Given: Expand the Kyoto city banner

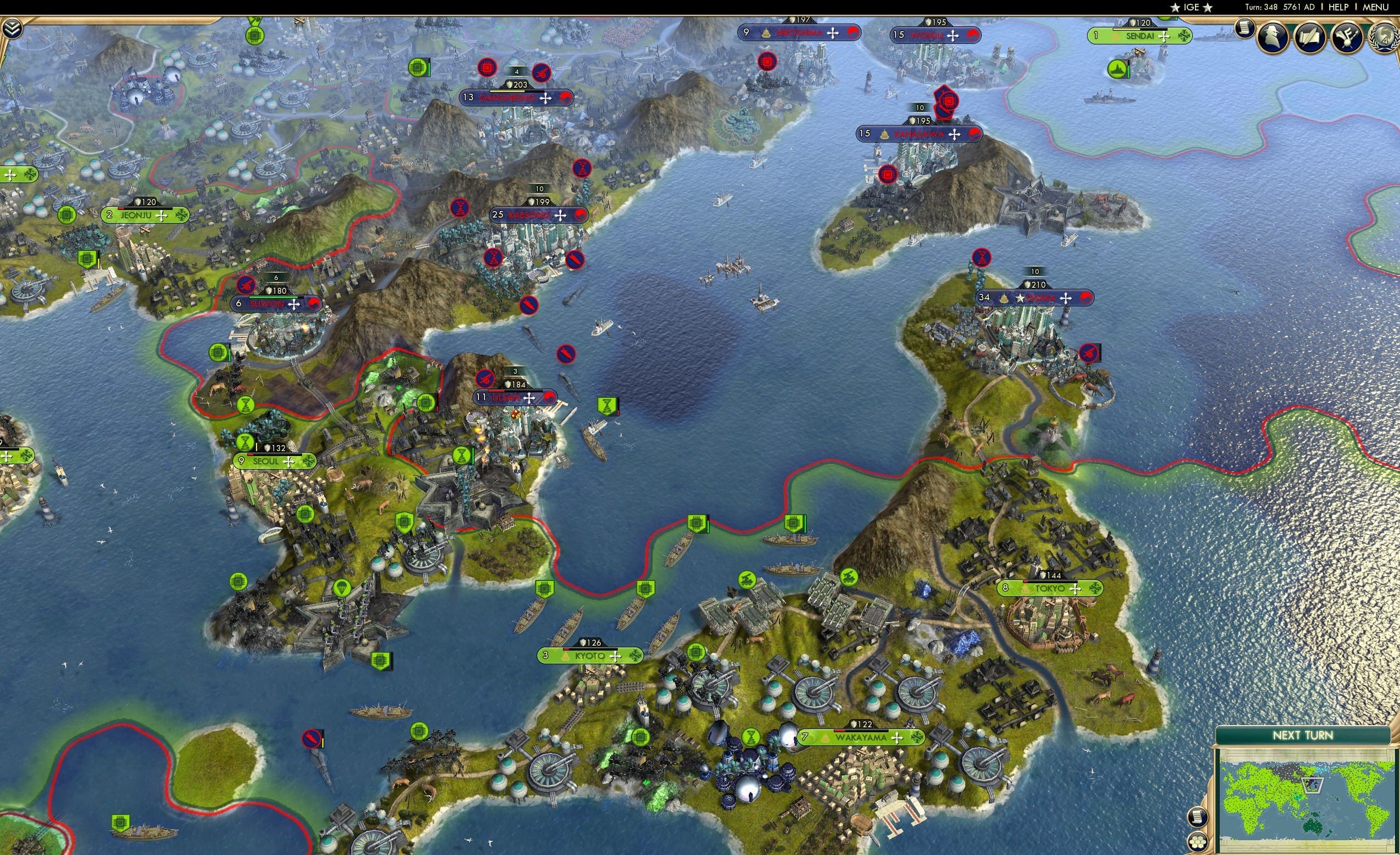Looking at the screenshot, I should [x=589, y=656].
